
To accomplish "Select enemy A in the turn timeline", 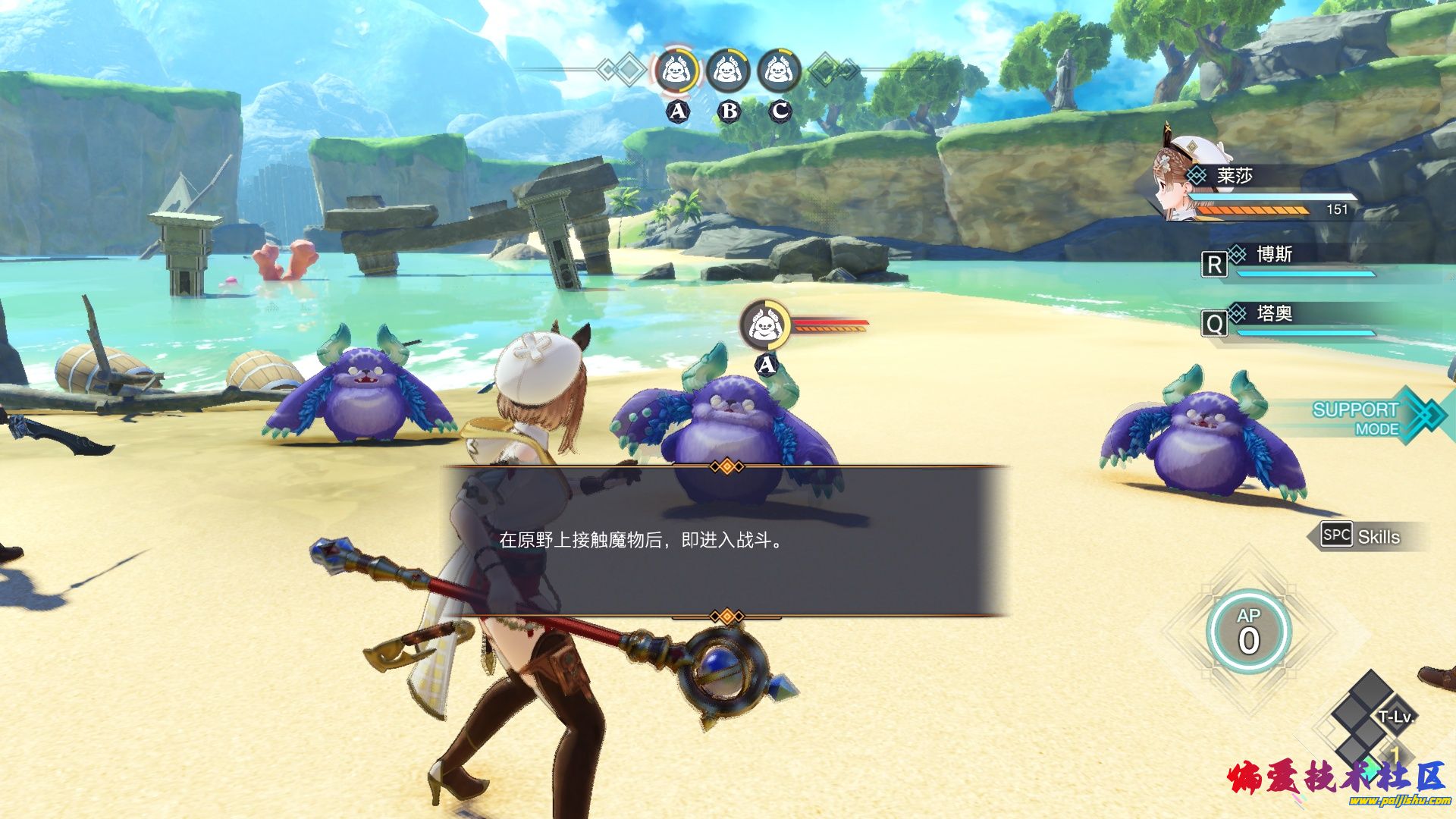I will 676,73.
